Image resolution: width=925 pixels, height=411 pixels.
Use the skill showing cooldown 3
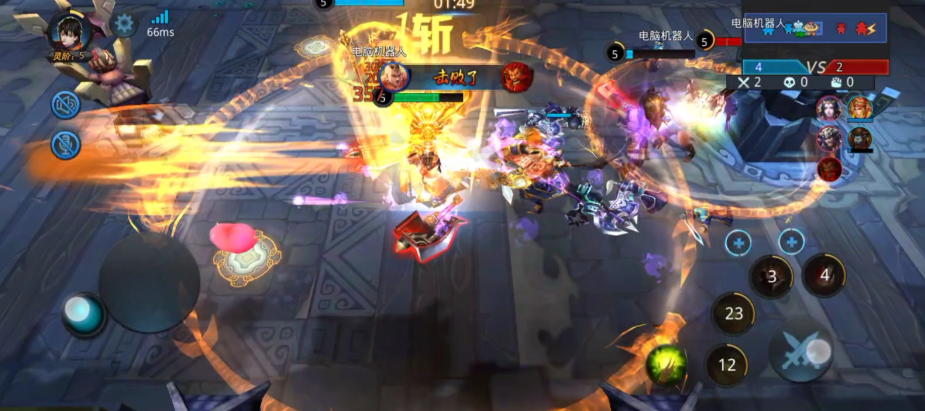coord(771,276)
